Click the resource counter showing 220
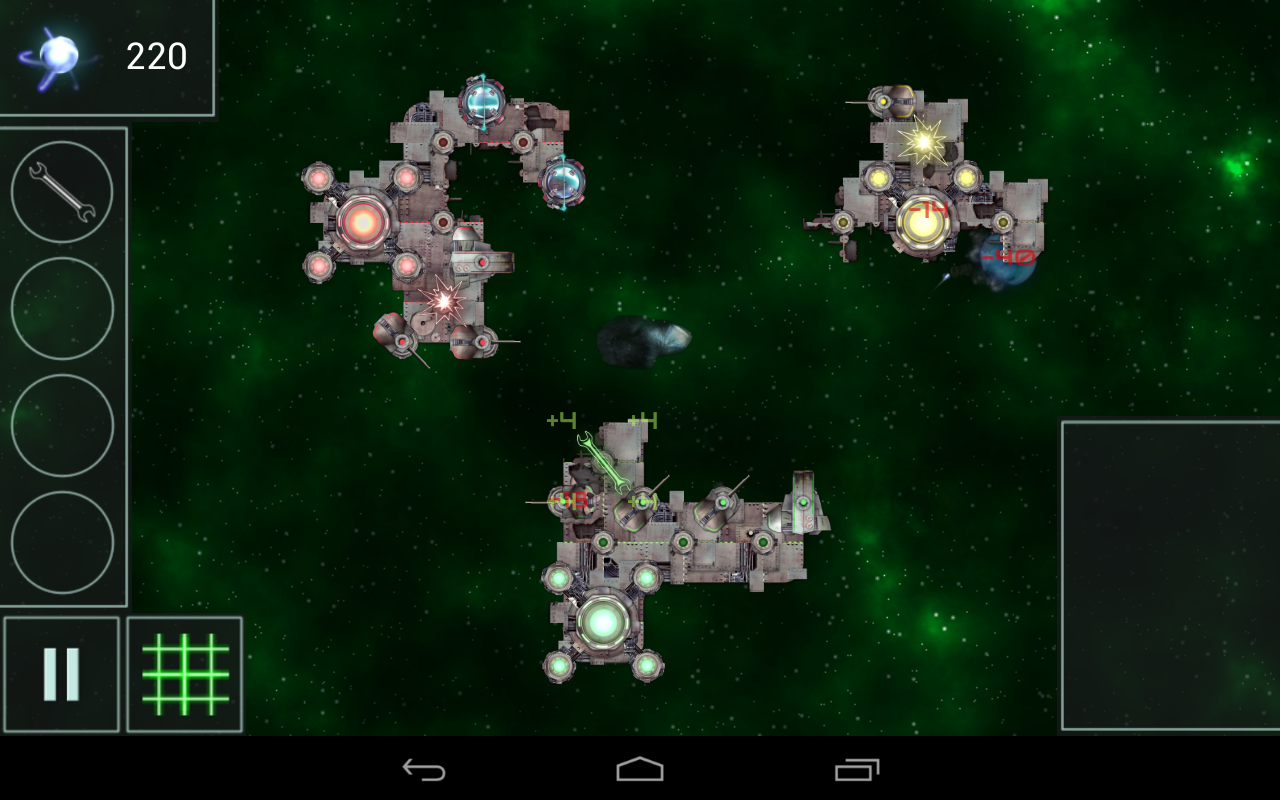Screen dimensions: 1280x800 [x=155, y=56]
